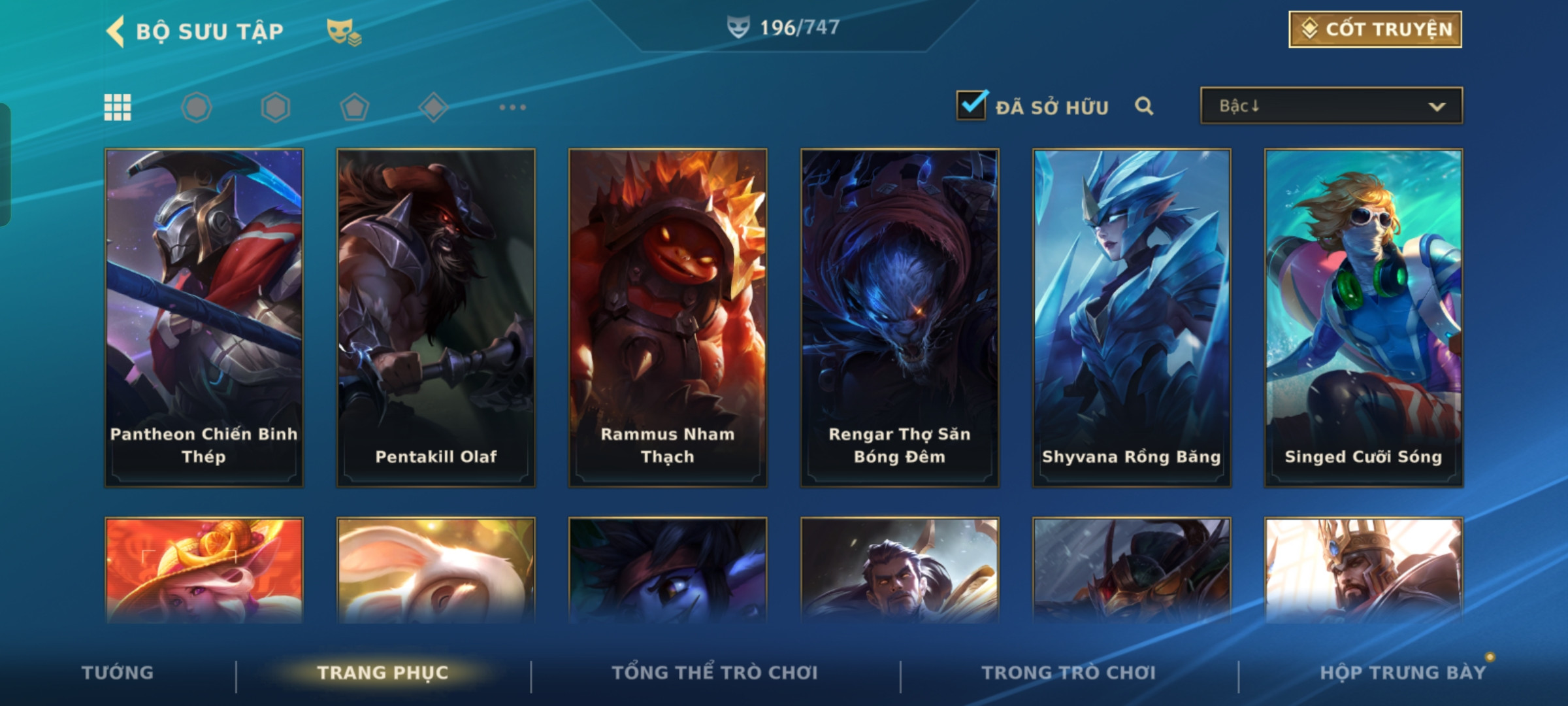Open the Trong Trò Chơi tab
The width and height of the screenshot is (1568, 706).
[x=1069, y=673]
